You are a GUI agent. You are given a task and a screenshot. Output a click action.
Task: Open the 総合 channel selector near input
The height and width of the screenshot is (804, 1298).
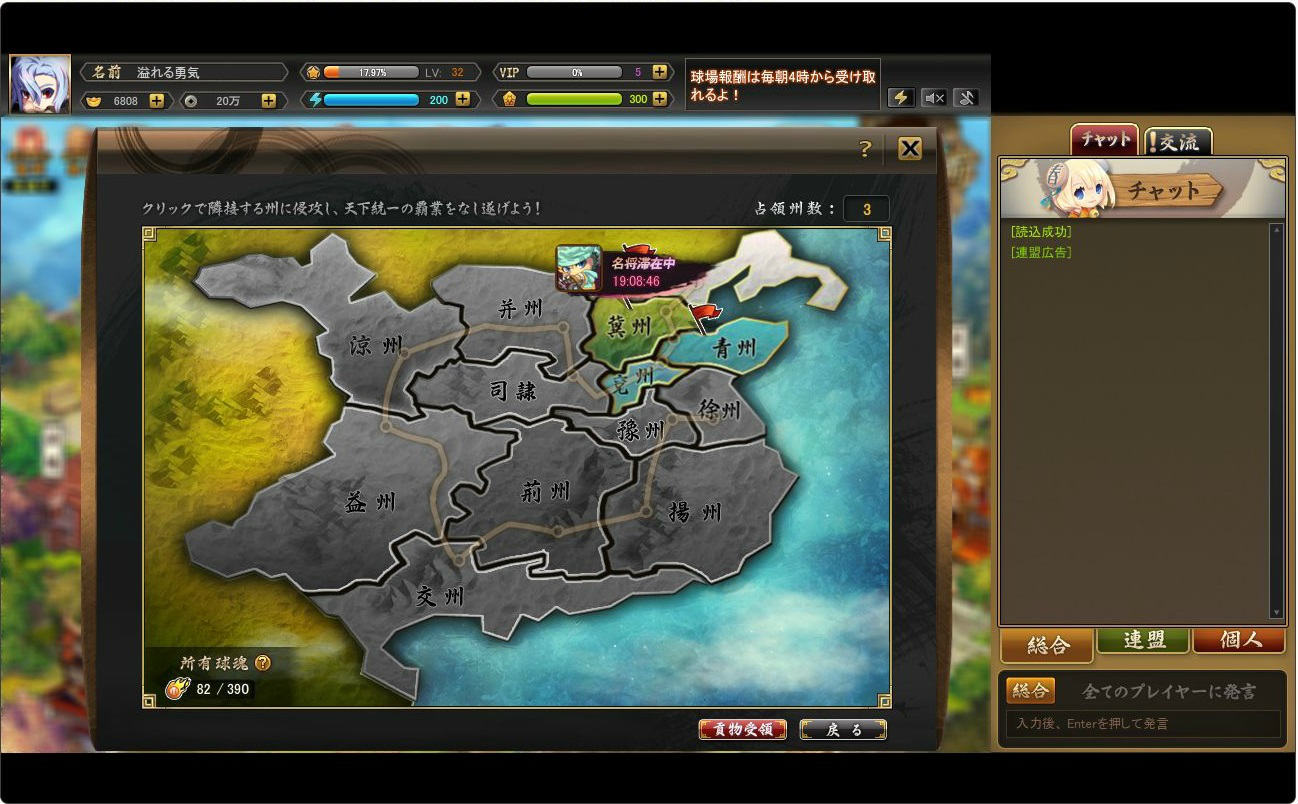[x=1030, y=690]
